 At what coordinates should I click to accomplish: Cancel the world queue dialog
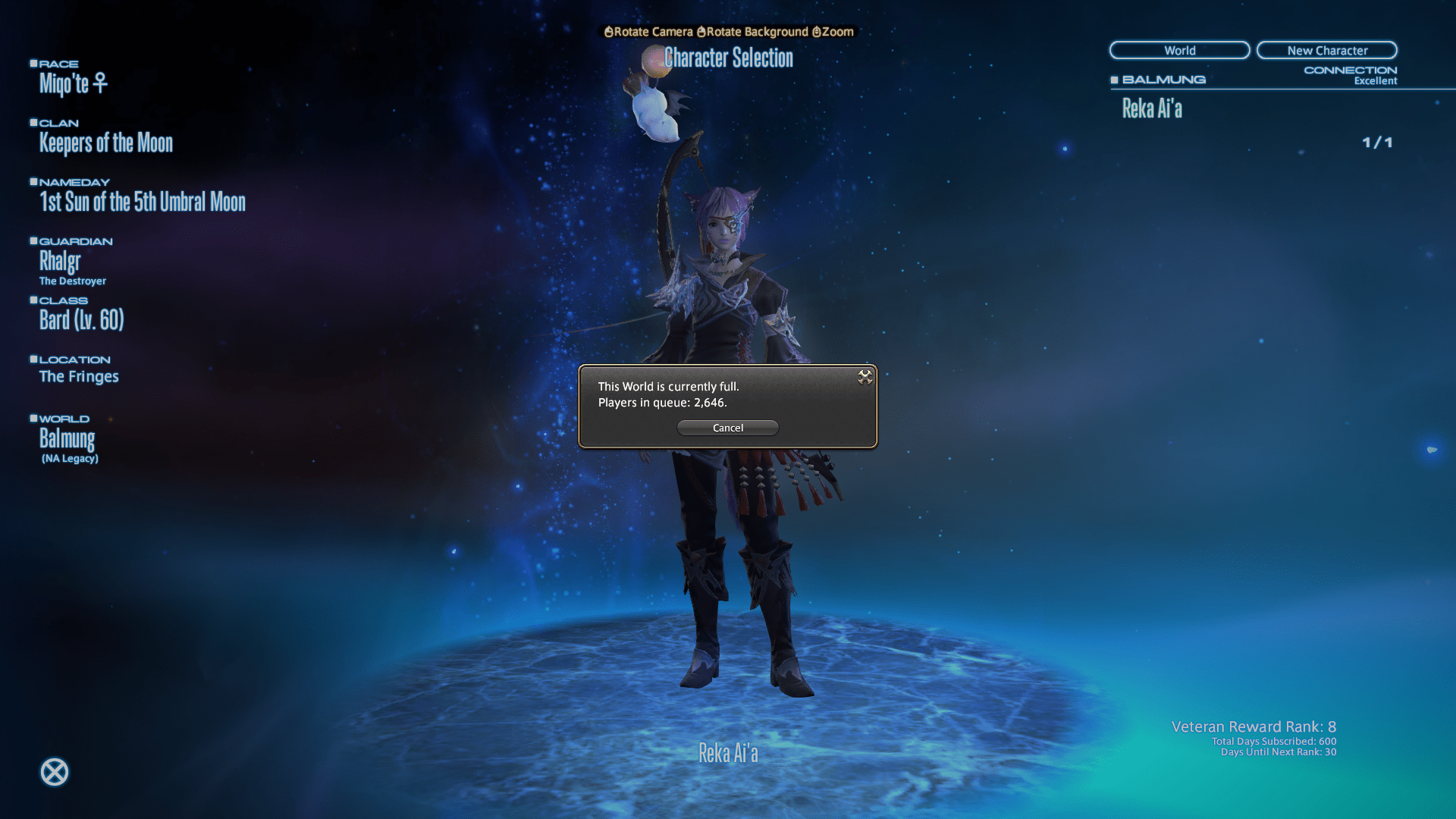[x=727, y=428]
